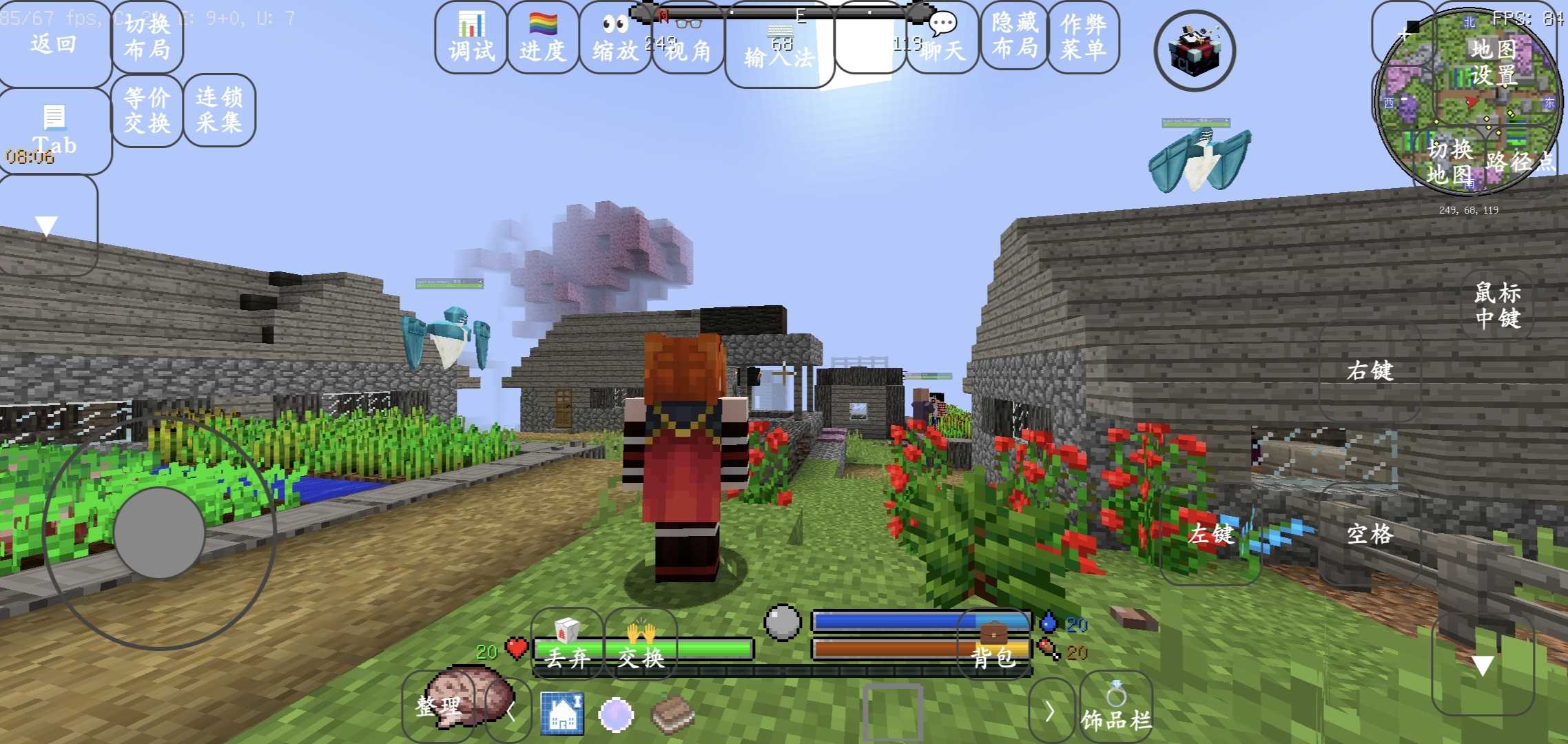Click the 鼠标中键 middle mouse button
This screenshot has width=1568, height=744.
tap(1497, 305)
